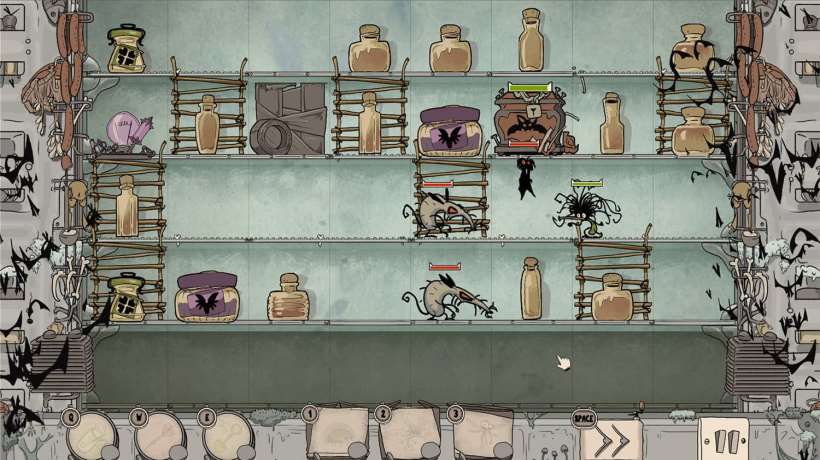820x460 pixels.
Task: Use the round ability slot labeled E
Action: click(x=227, y=436)
